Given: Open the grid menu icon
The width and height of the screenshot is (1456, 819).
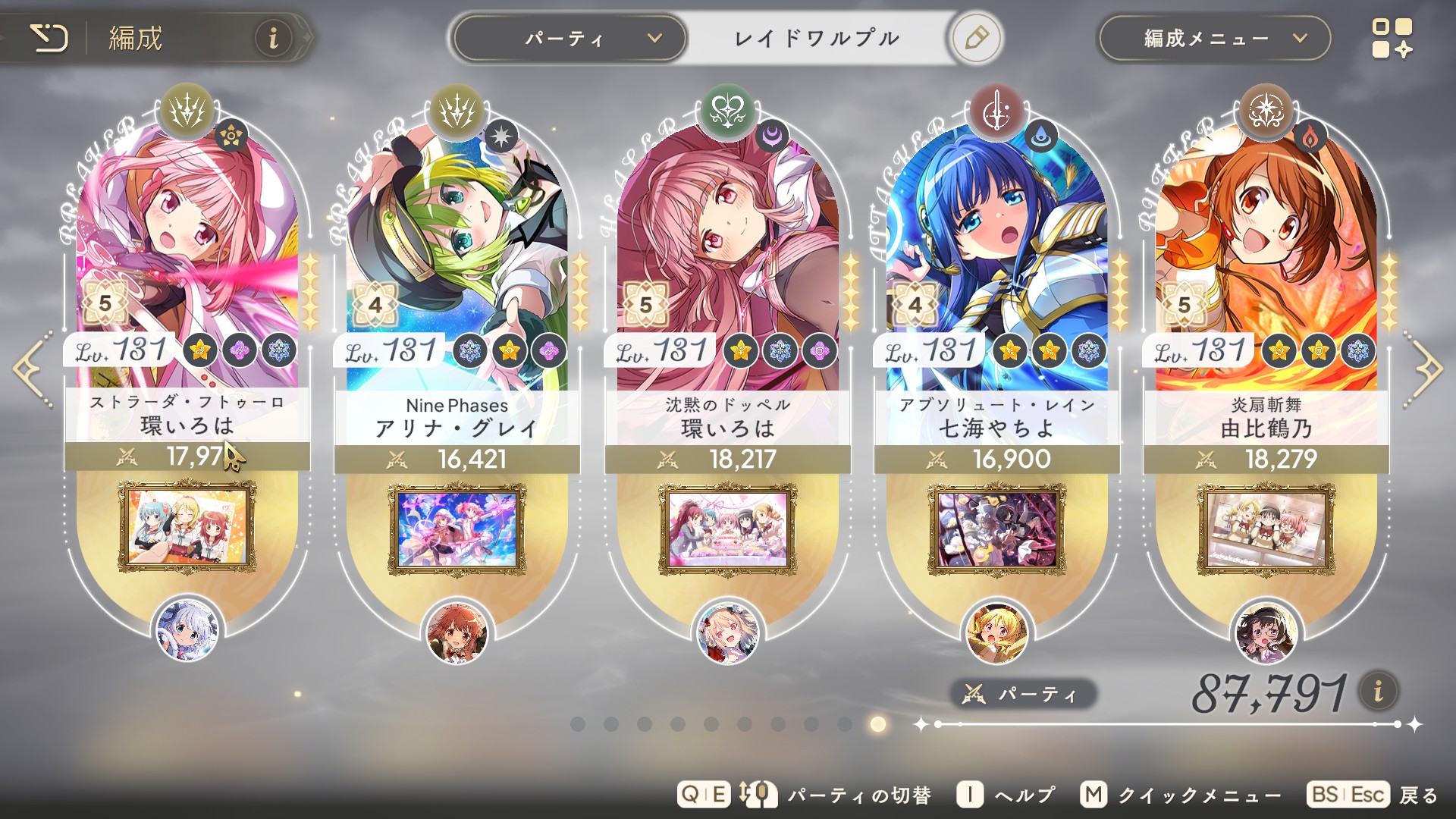Looking at the screenshot, I should point(1392,38).
